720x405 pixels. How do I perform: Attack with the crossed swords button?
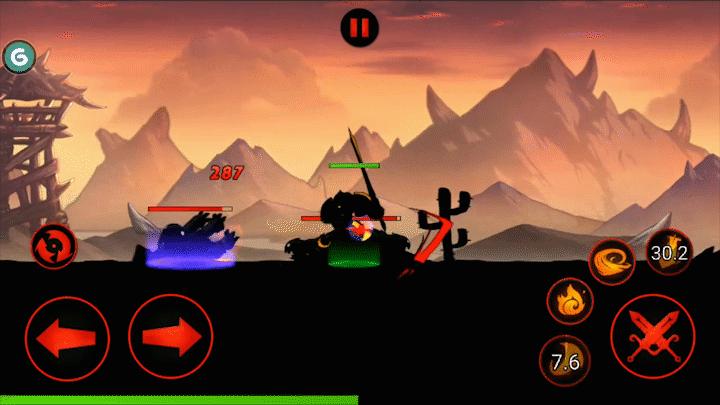point(653,336)
